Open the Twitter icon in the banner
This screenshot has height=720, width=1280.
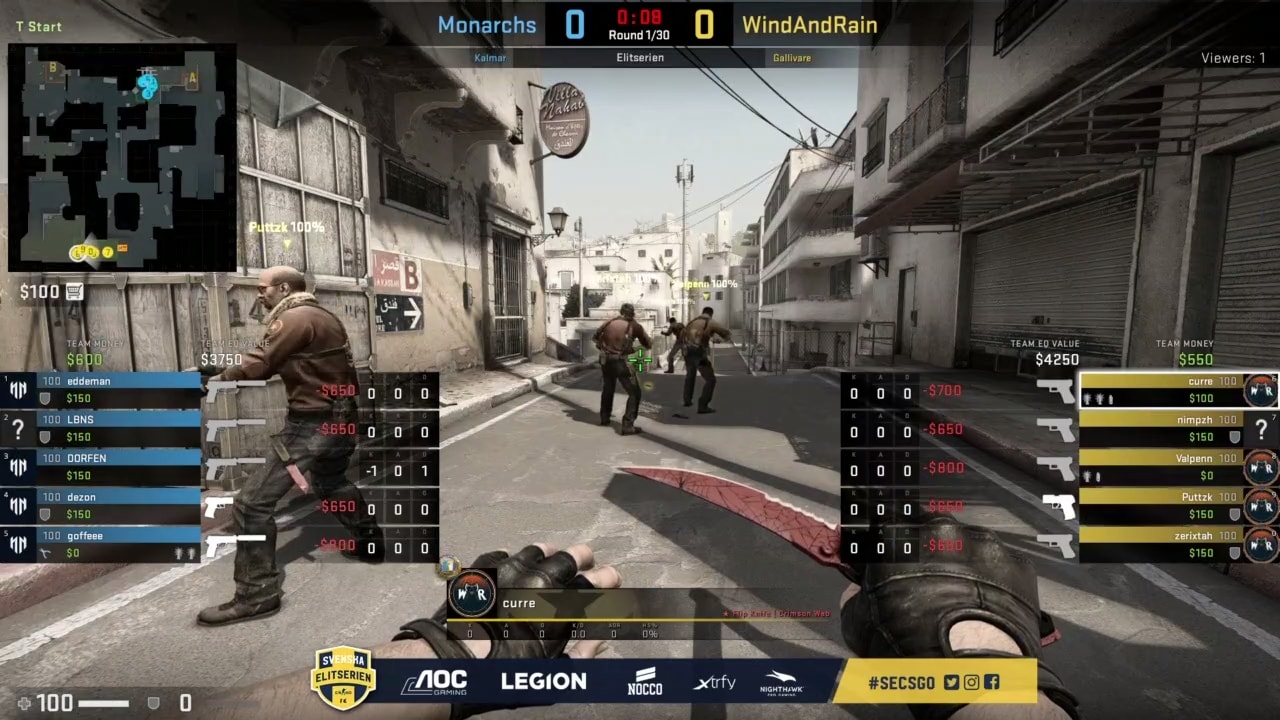coord(951,683)
